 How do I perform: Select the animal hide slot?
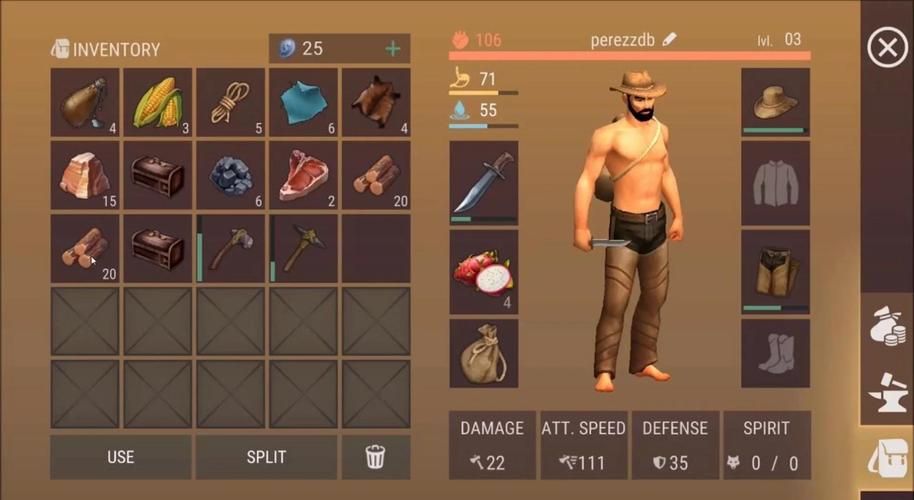point(376,102)
